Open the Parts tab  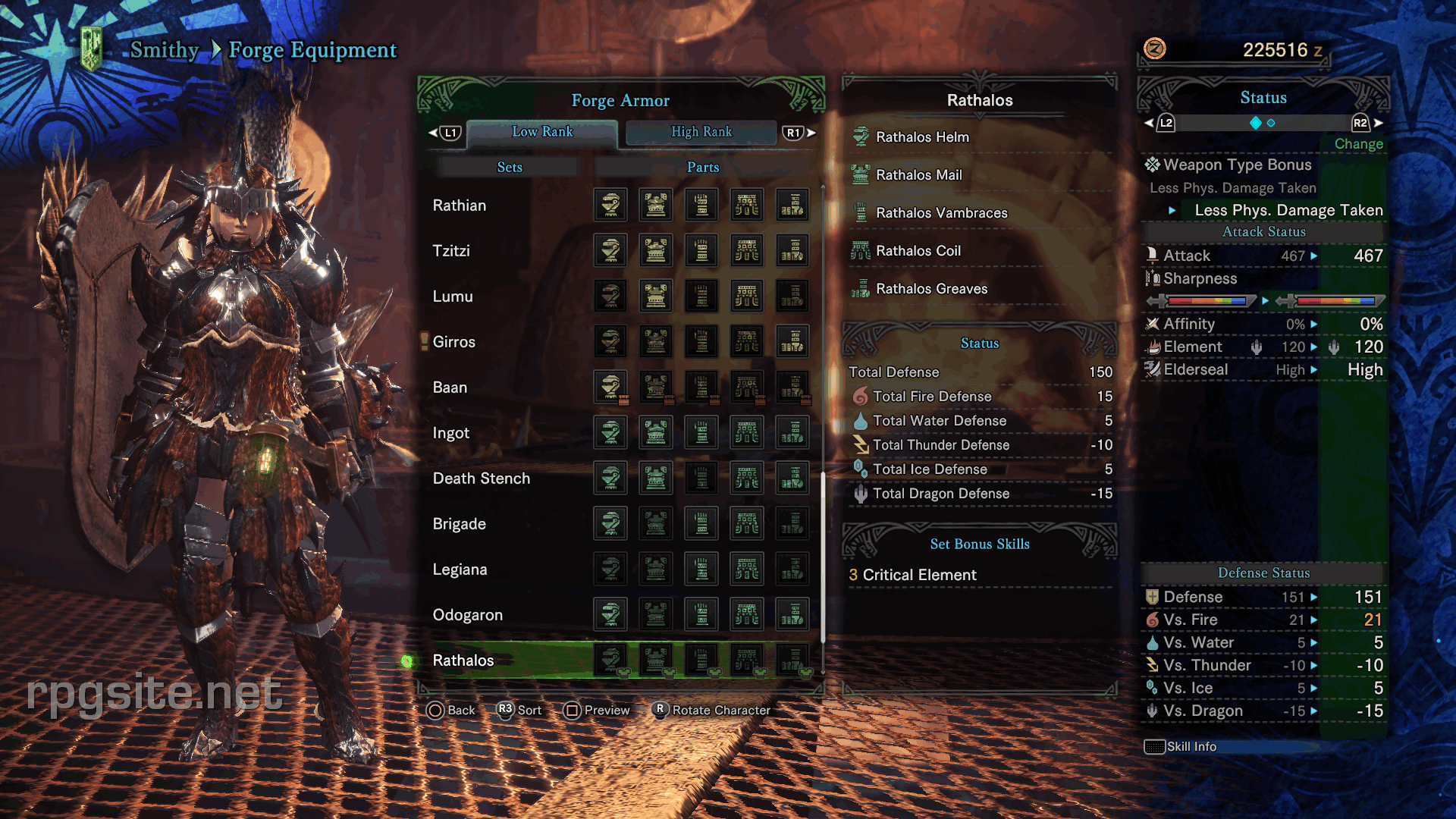coord(702,167)
